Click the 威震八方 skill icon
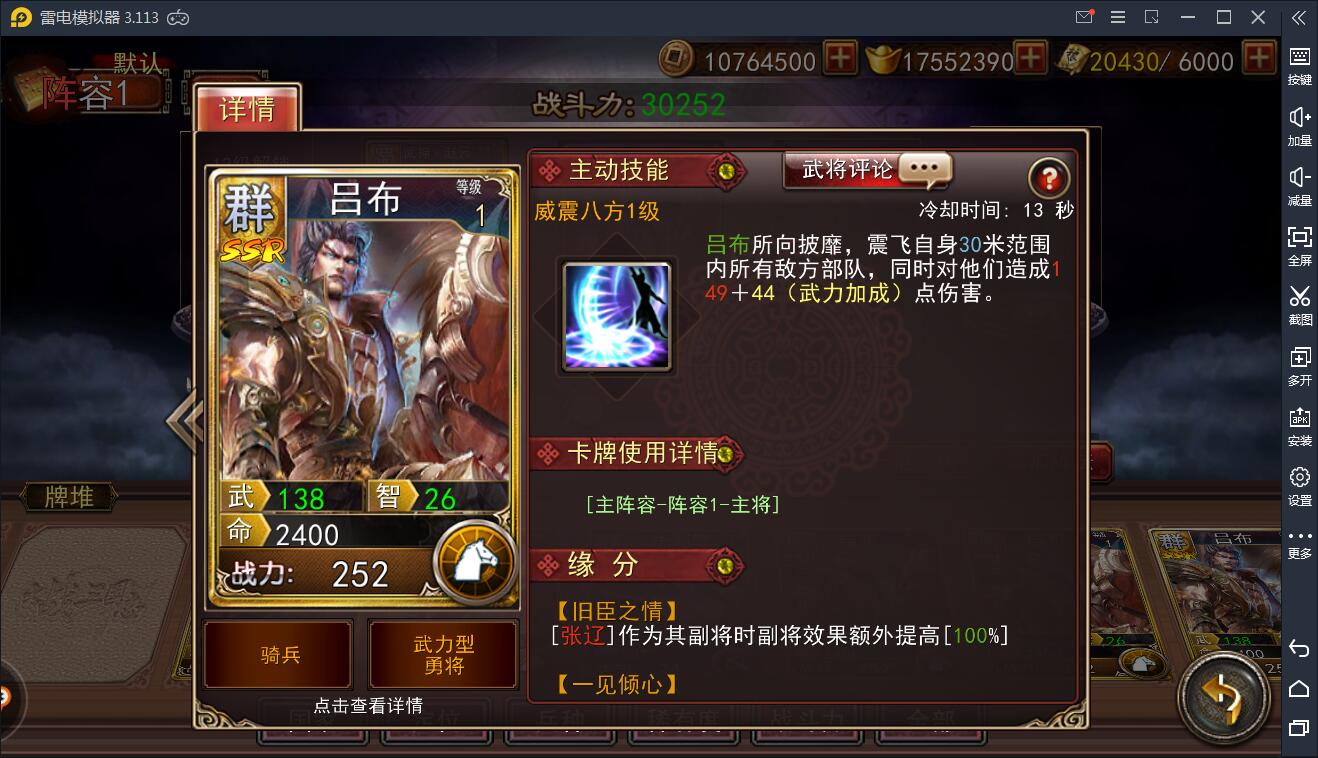The image size is (1318, 758). click(615, 313)
